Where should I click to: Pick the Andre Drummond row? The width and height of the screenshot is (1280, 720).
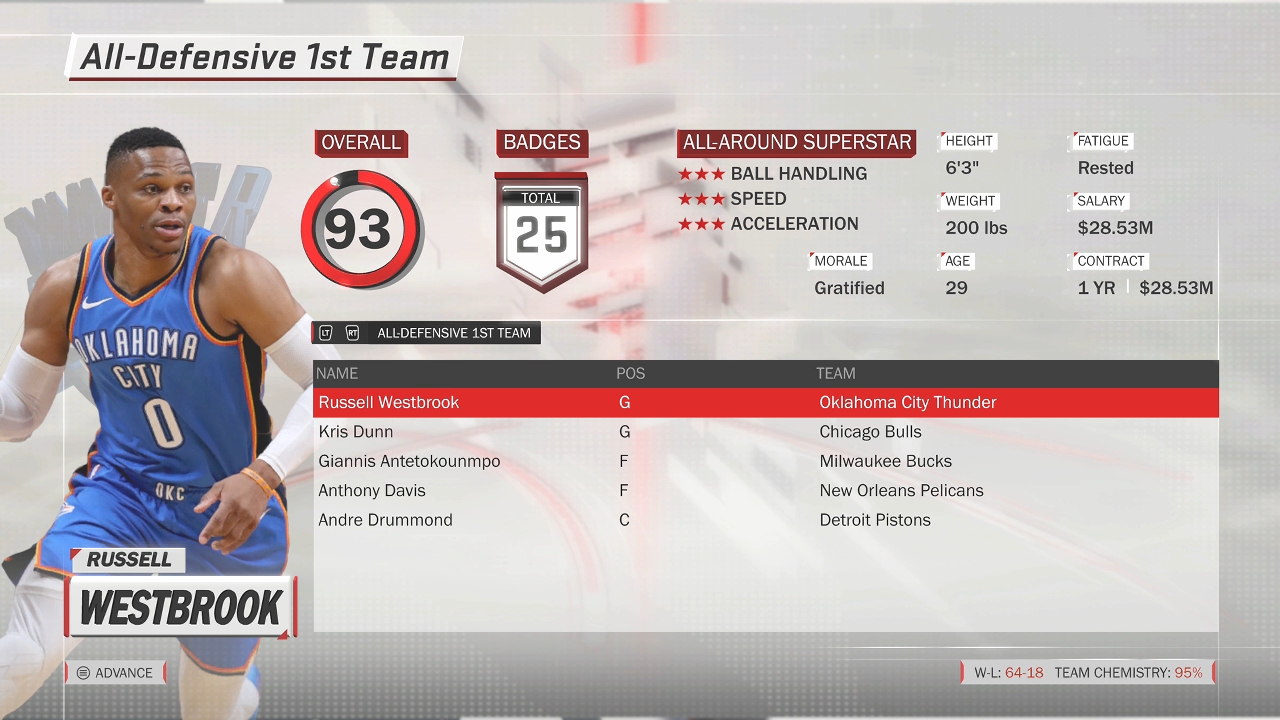[765, 520]
